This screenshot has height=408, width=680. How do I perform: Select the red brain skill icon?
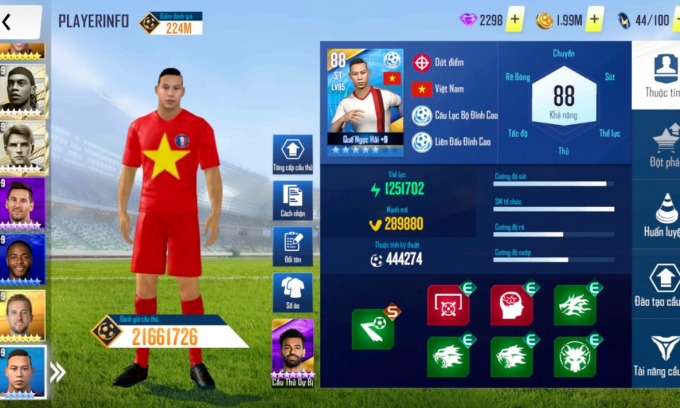(511, 305)
